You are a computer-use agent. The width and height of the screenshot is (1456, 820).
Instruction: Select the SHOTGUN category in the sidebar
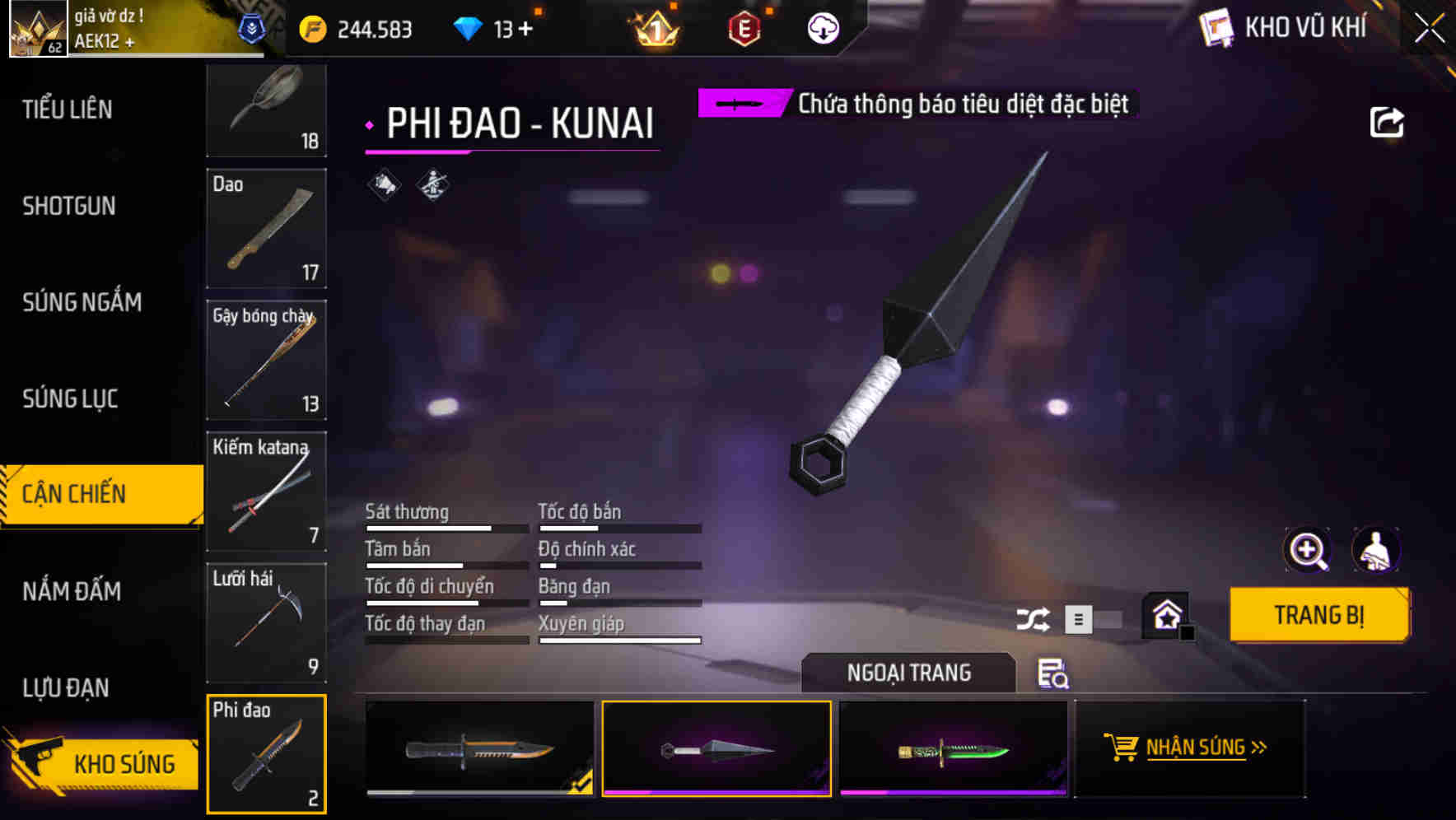click(69, 206)
